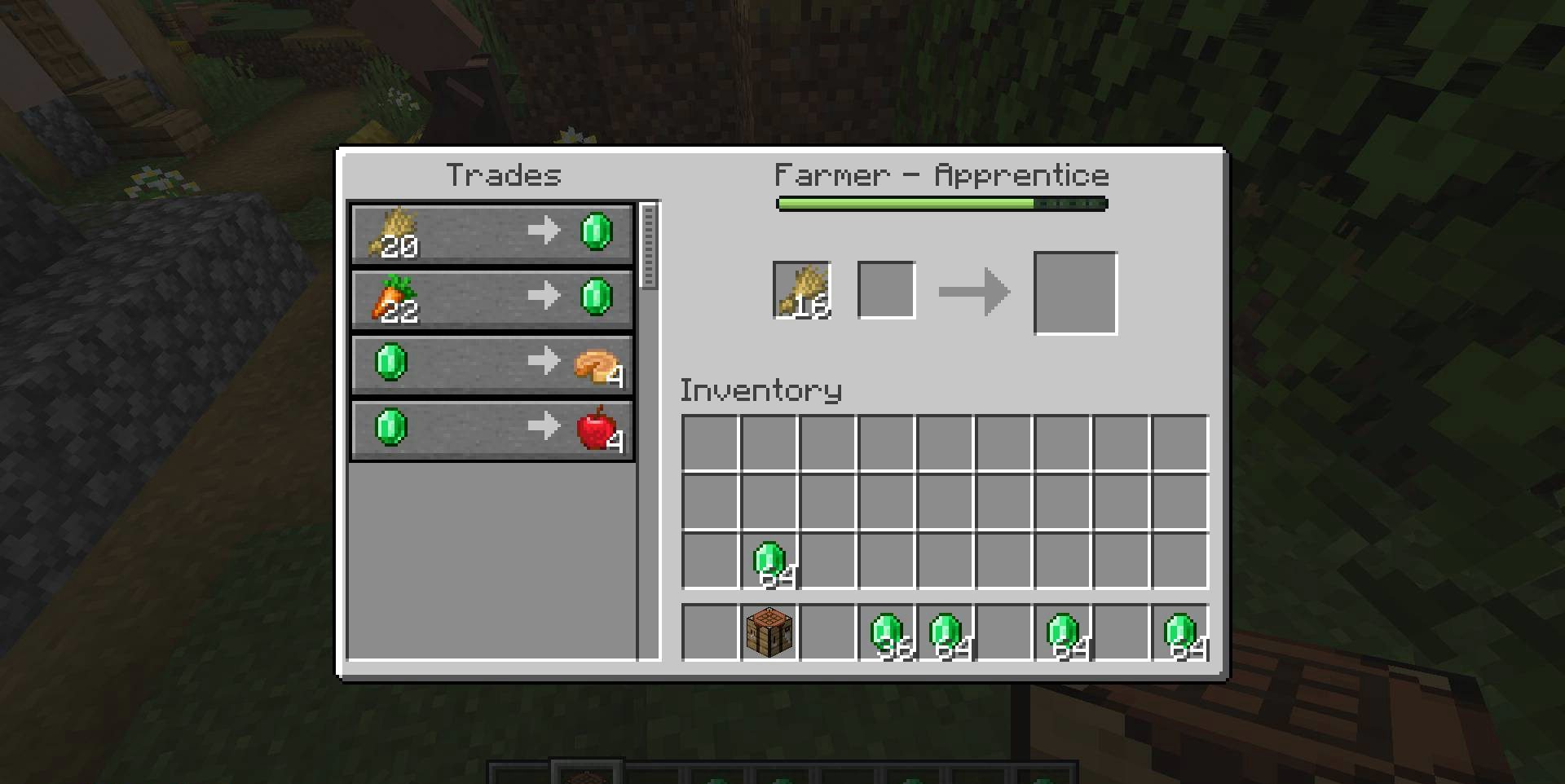Take the 16 wheat from the trade input slot
1565x784 pixels.
(802, 290)
